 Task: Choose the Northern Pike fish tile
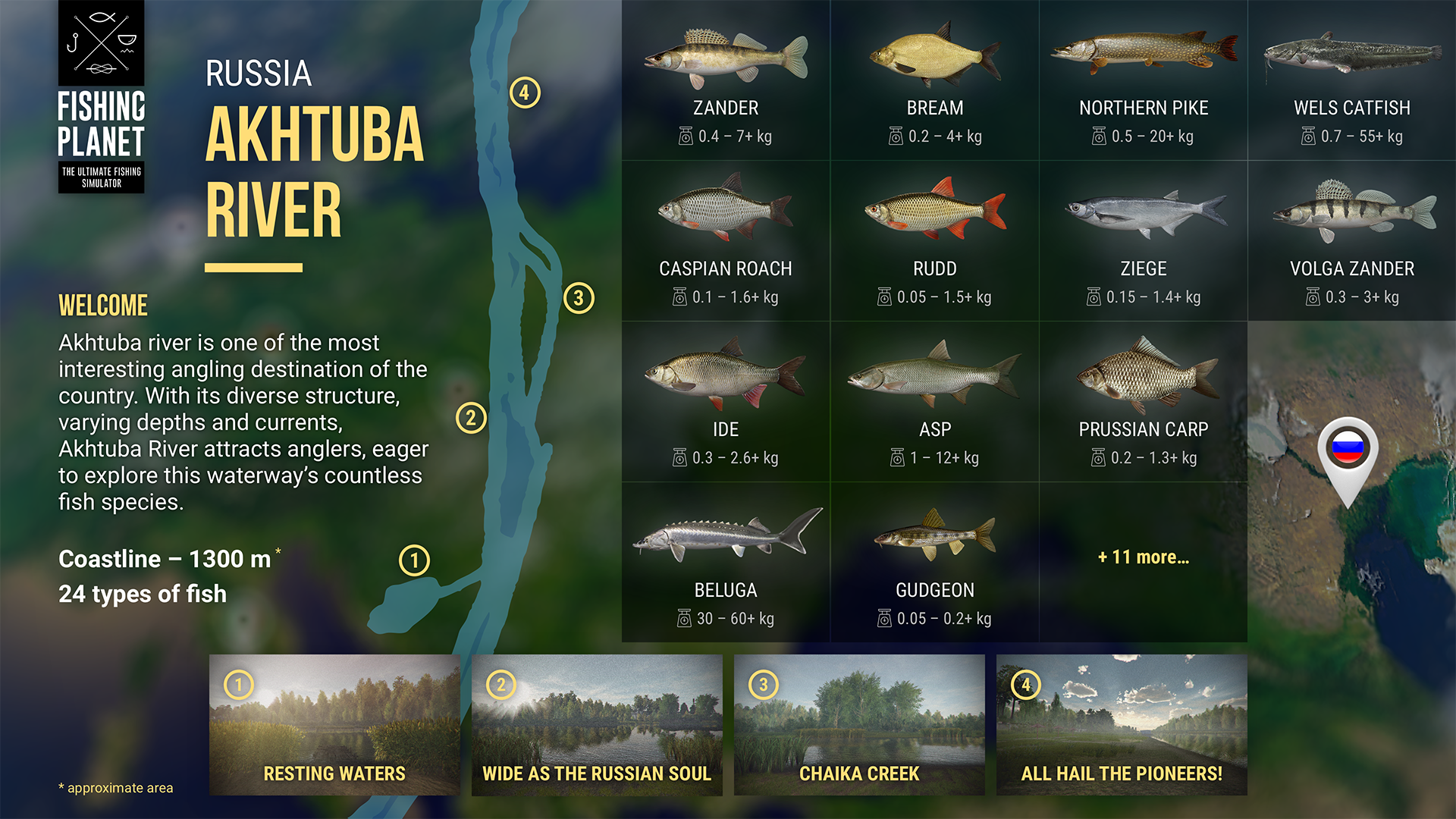1144,80
